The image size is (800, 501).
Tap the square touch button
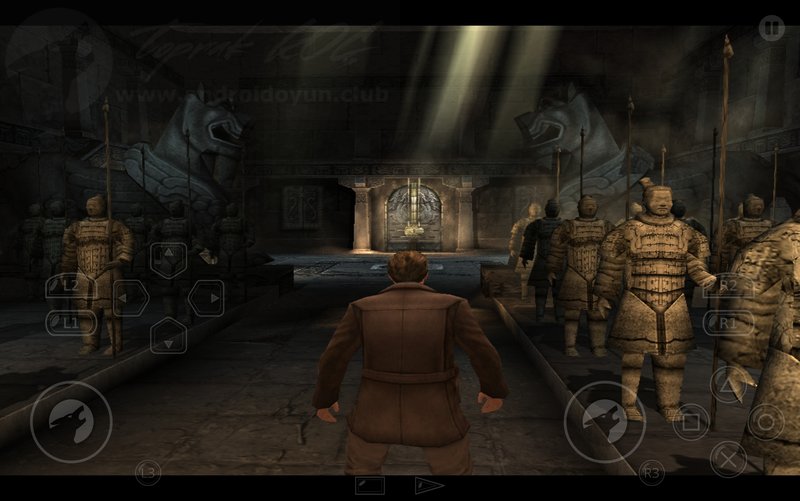tap(691, 422)
